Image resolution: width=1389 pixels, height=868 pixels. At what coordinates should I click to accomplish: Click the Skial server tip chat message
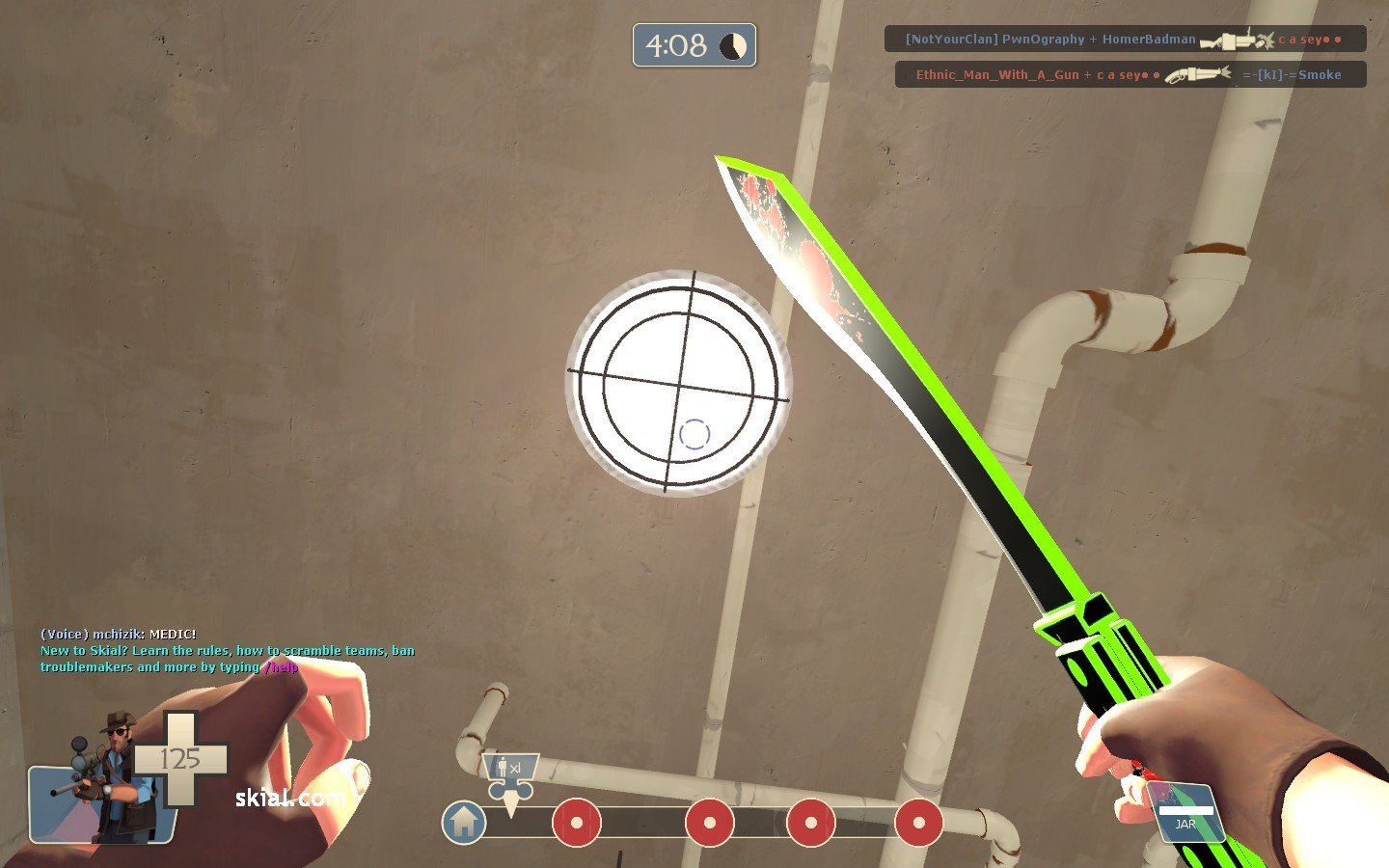click(228, 659)
